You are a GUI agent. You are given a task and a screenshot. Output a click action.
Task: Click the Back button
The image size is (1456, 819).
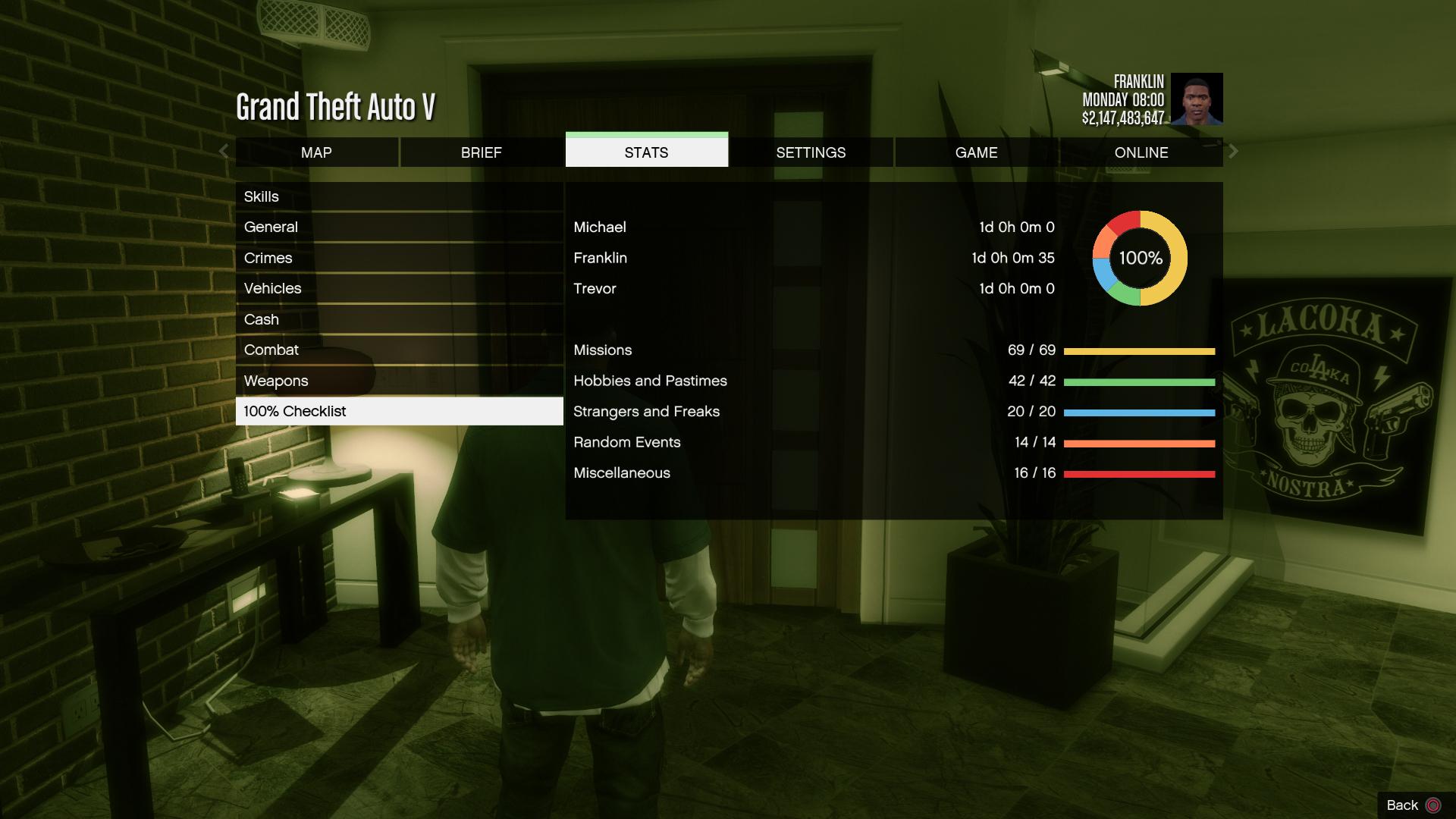pos(1404,805)
